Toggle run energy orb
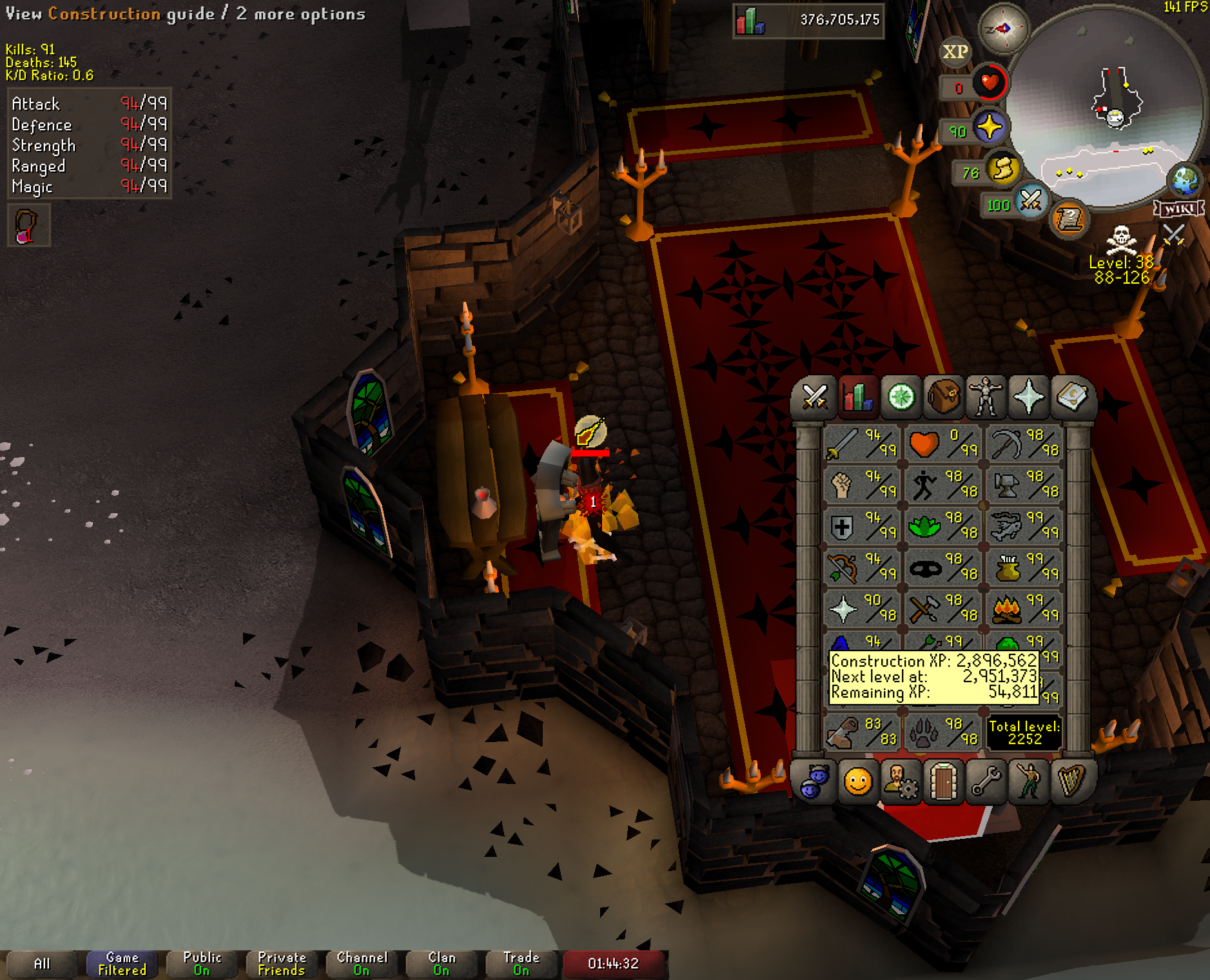This screenshot has width=1210, height=980. (1002, 170)
